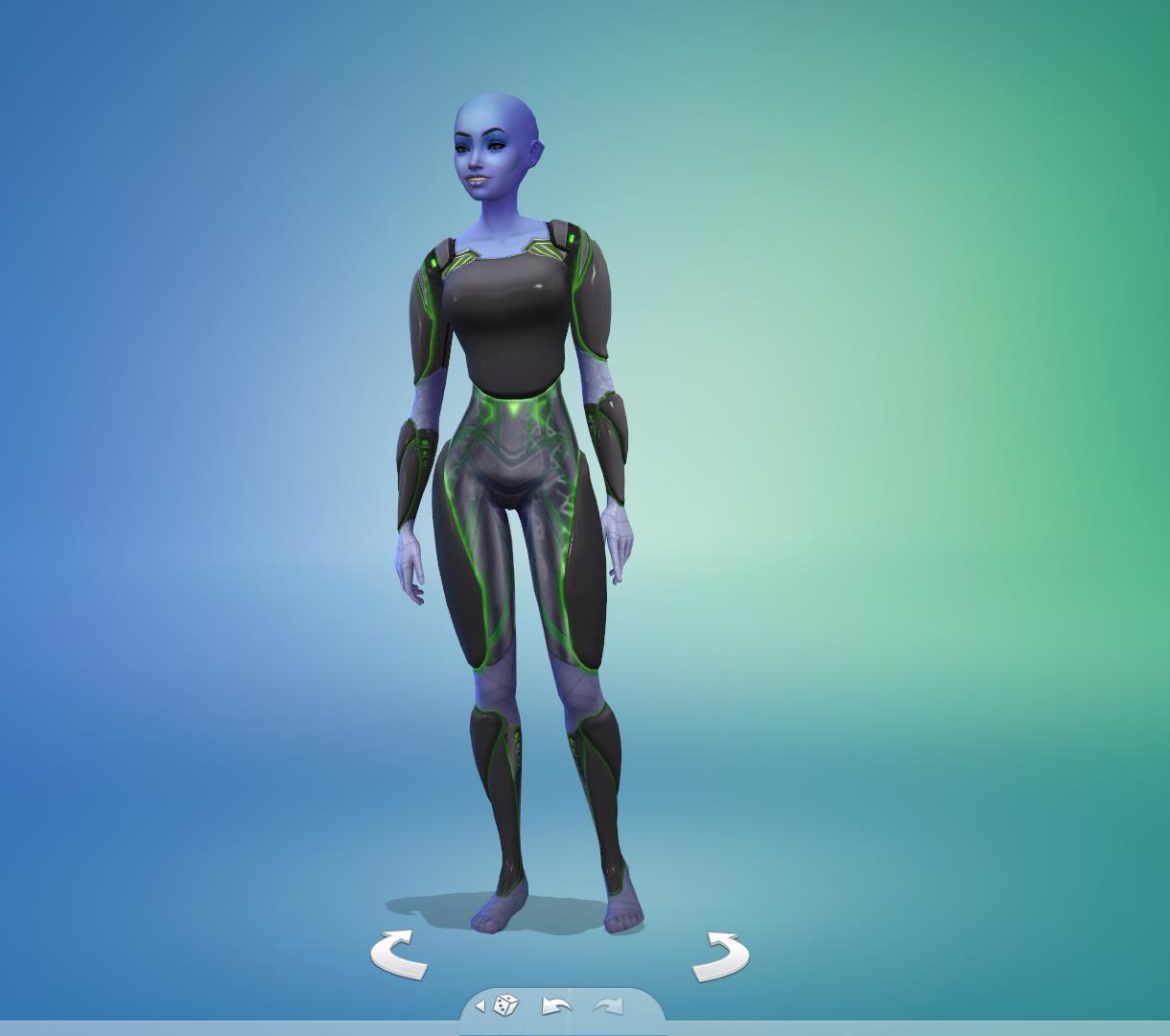Image resolution: width=1170 pixels, height=1036 pixels.
Task: Randomize the Sim with the dice icon
Action: click(x=506, y=1005)
